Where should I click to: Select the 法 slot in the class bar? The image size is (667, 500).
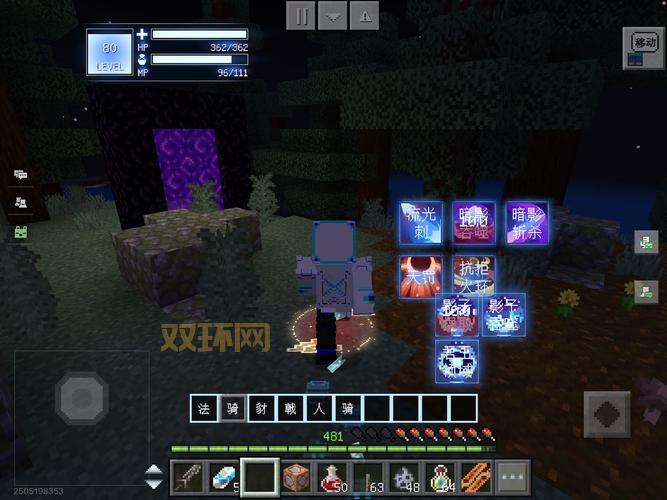point(205,408)
